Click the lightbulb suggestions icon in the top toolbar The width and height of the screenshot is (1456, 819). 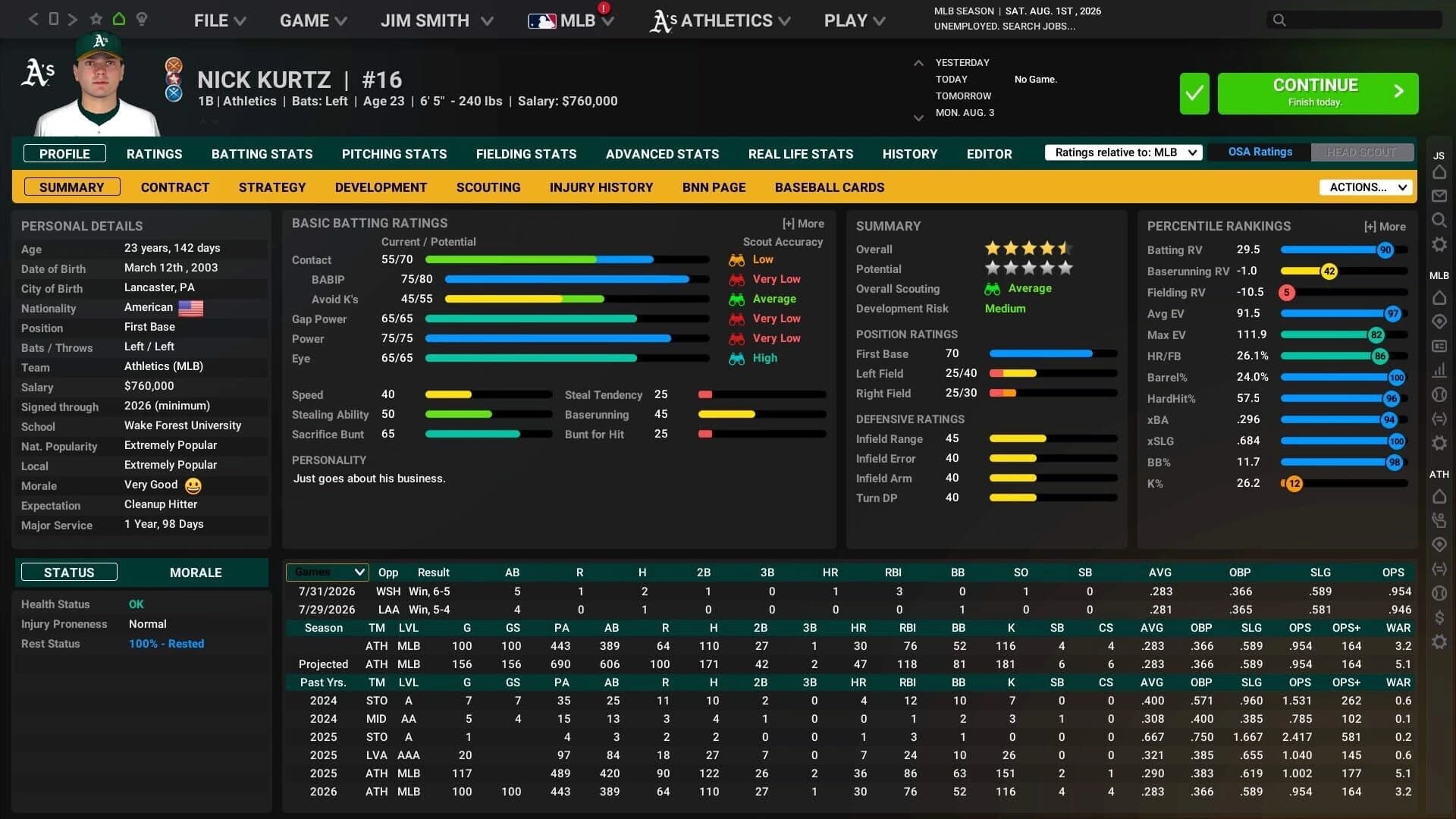click(142, 20)
